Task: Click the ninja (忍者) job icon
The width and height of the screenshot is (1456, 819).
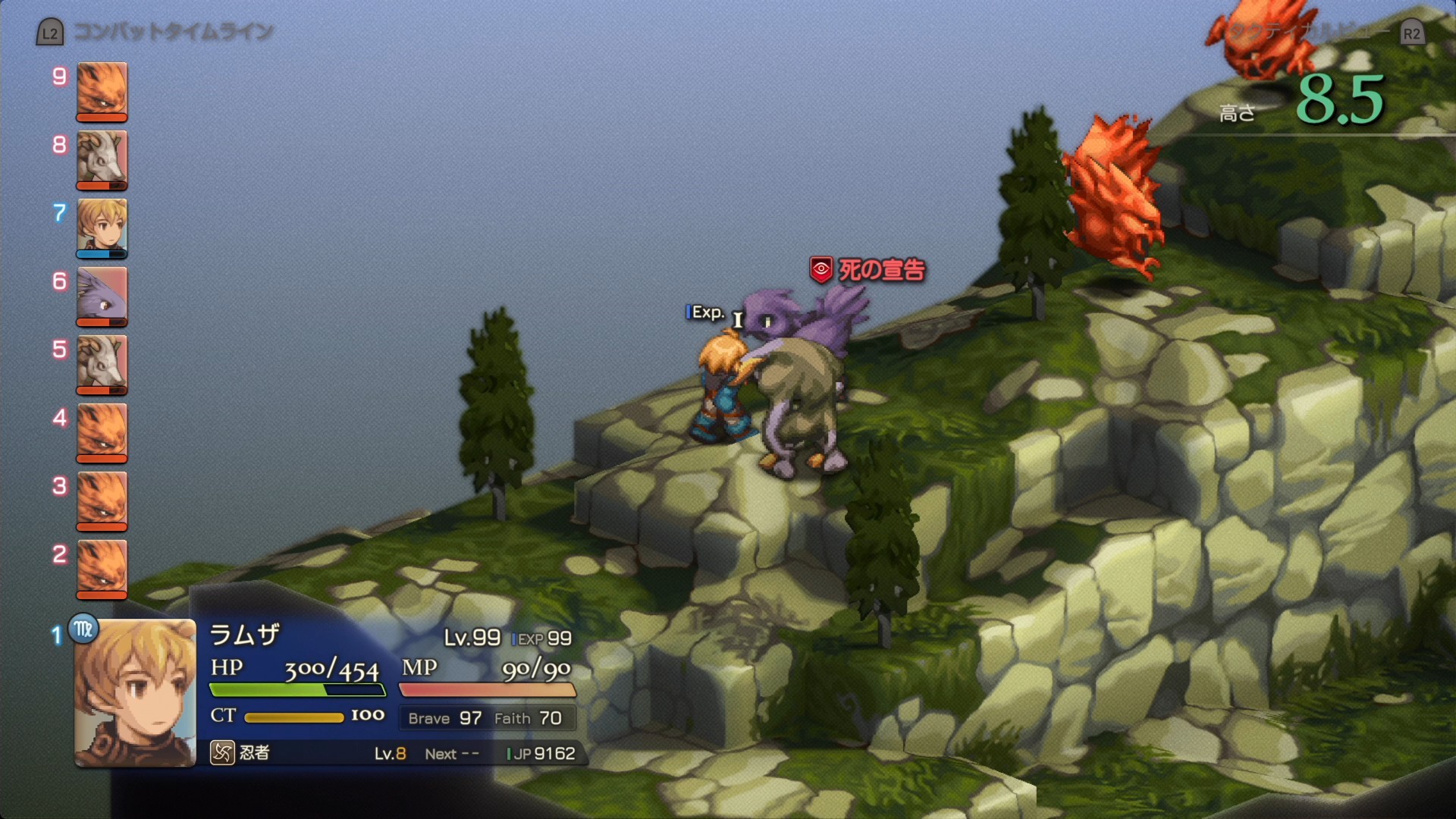Action: click(222, 753)
